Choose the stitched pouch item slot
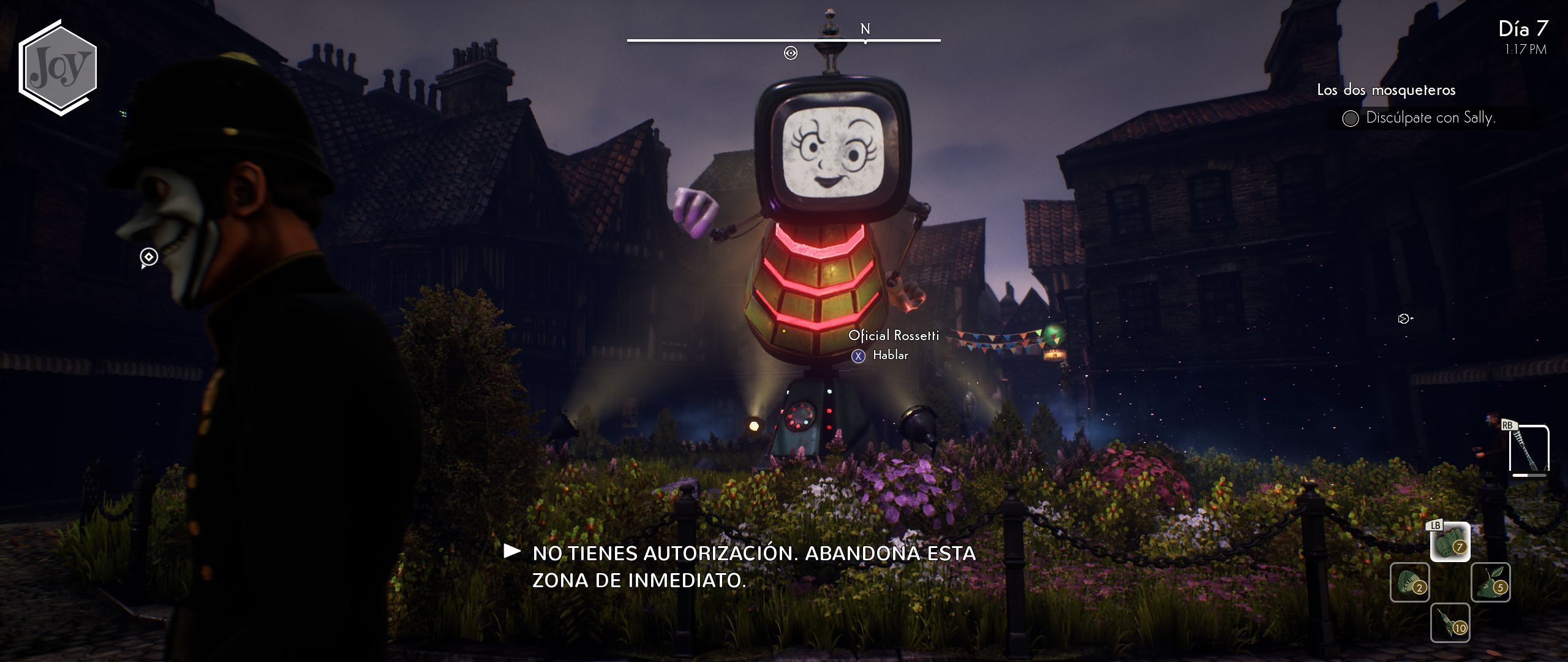 pyautogui.click(x=1409, y=582)
